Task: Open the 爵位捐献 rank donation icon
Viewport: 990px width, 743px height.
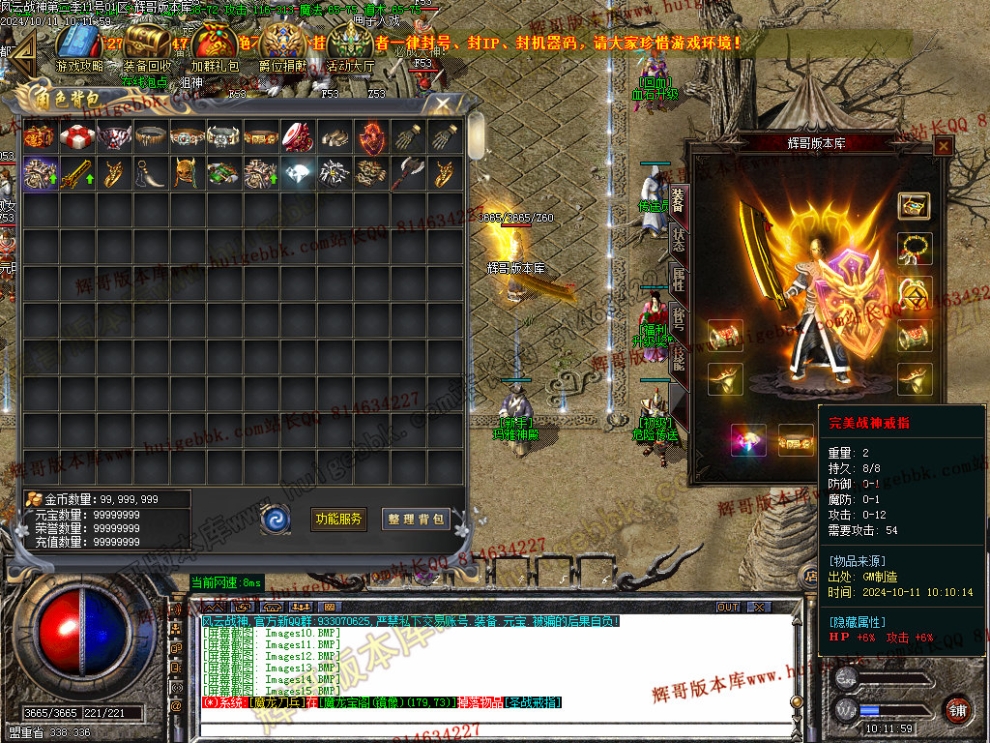Action: coord(284,46)
